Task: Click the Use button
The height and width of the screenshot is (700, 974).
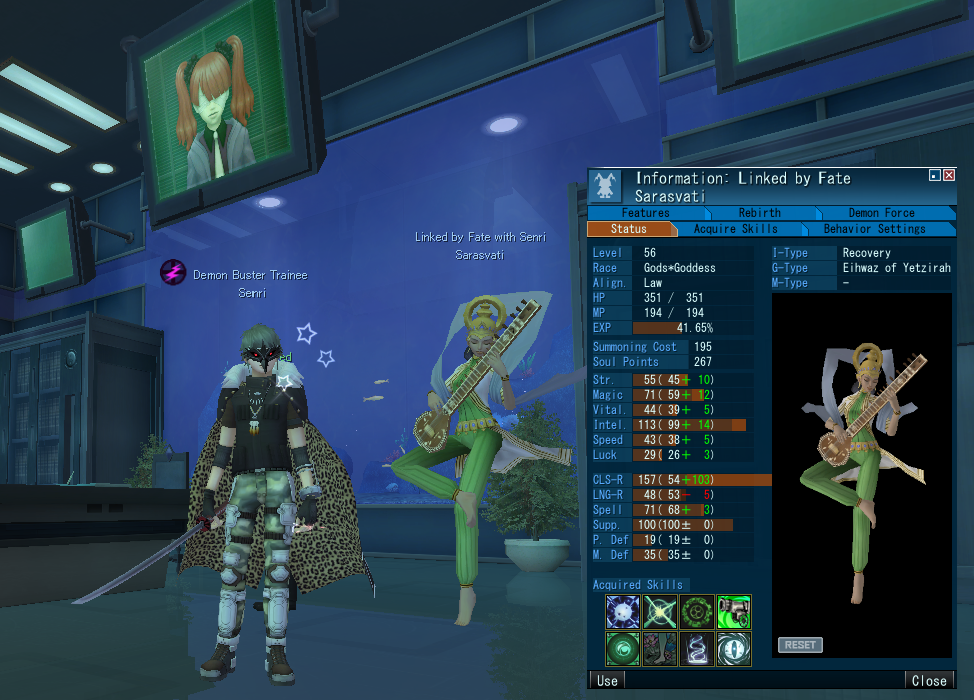Action: (607, 681)
